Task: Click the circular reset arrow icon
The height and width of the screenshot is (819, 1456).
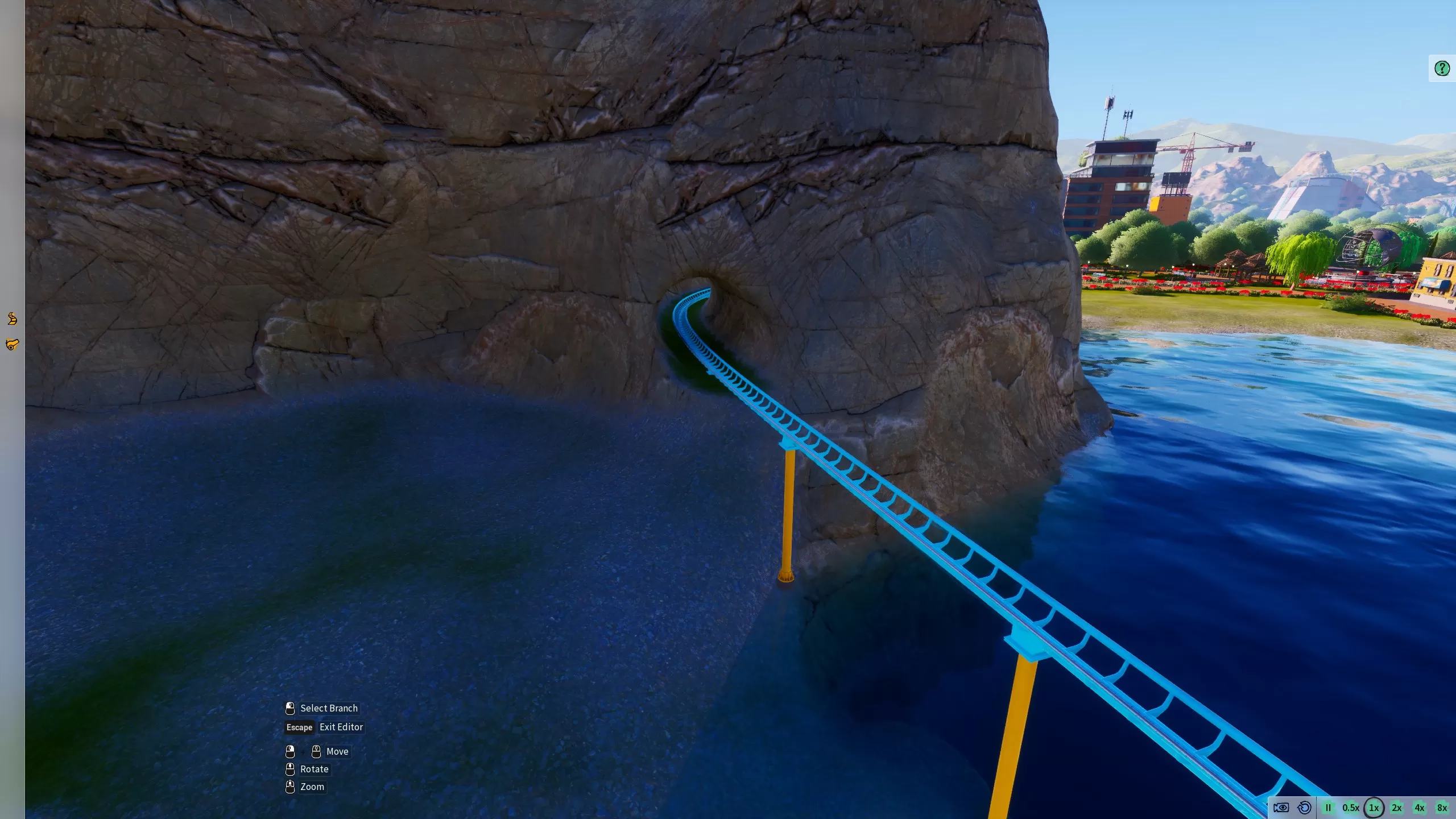Action: point(1305,808)
